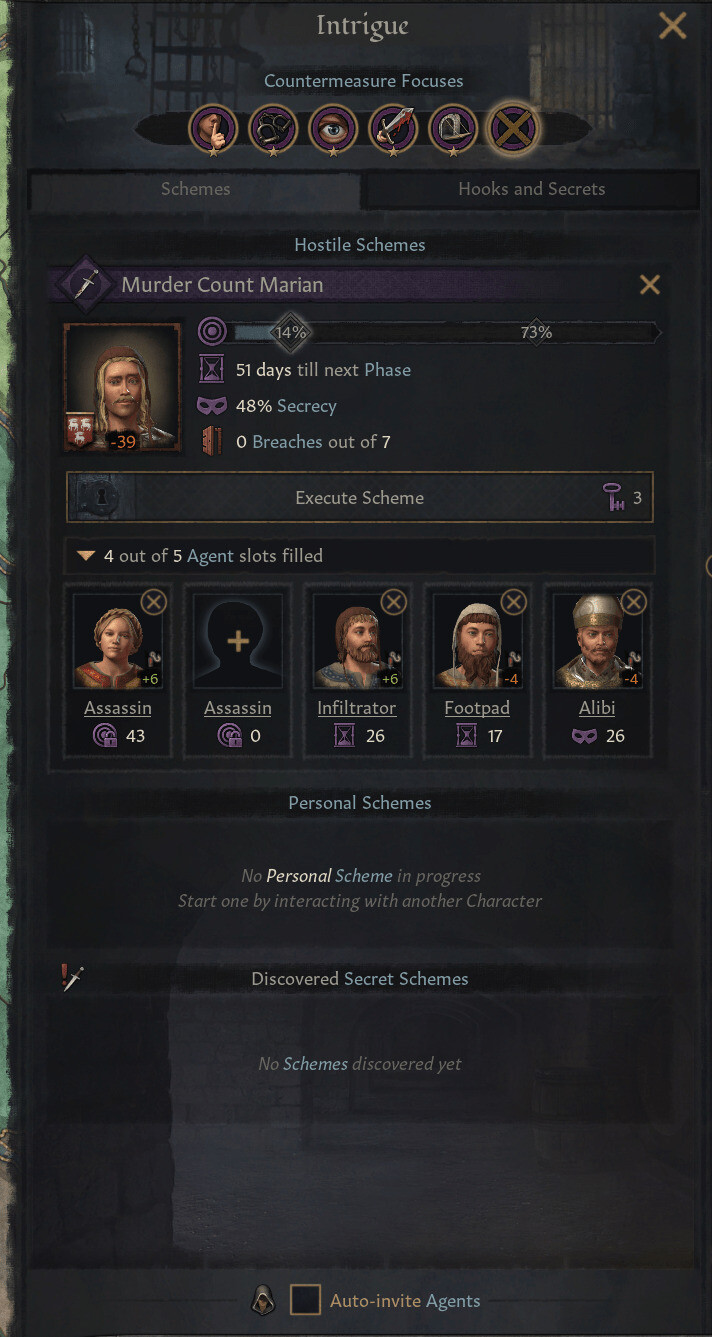Click the Discovered Secret Schemes dagger icon
712x1337 pixels.
71,979
